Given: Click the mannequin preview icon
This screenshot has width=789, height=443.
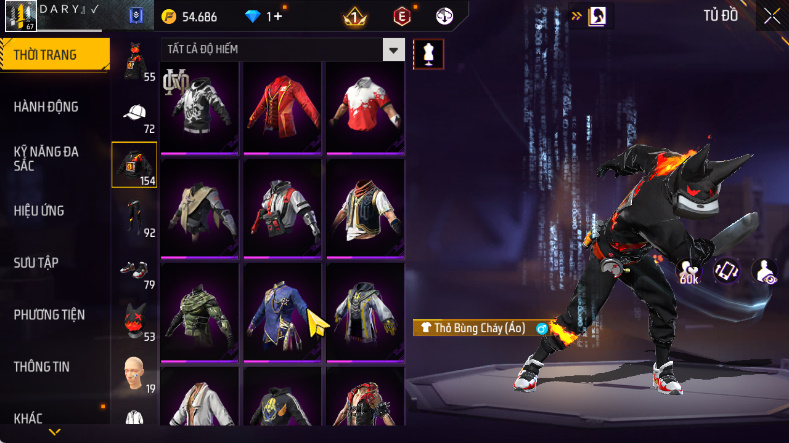Looking at the screenshot, I should [428, 53].
